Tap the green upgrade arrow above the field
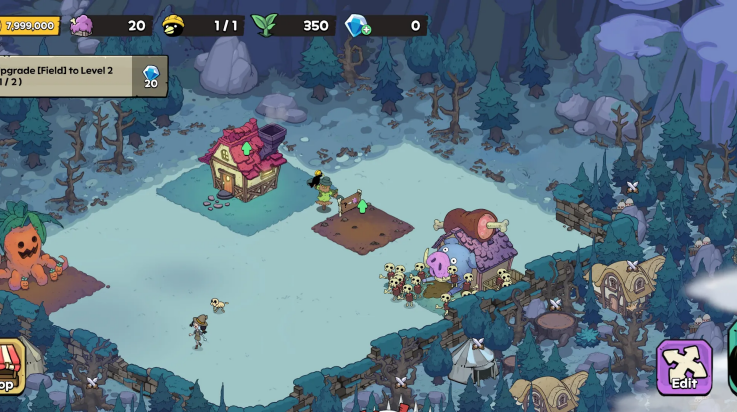Image resolution: width=737 pixels, height=412 pixels. (x=363, y=206)
